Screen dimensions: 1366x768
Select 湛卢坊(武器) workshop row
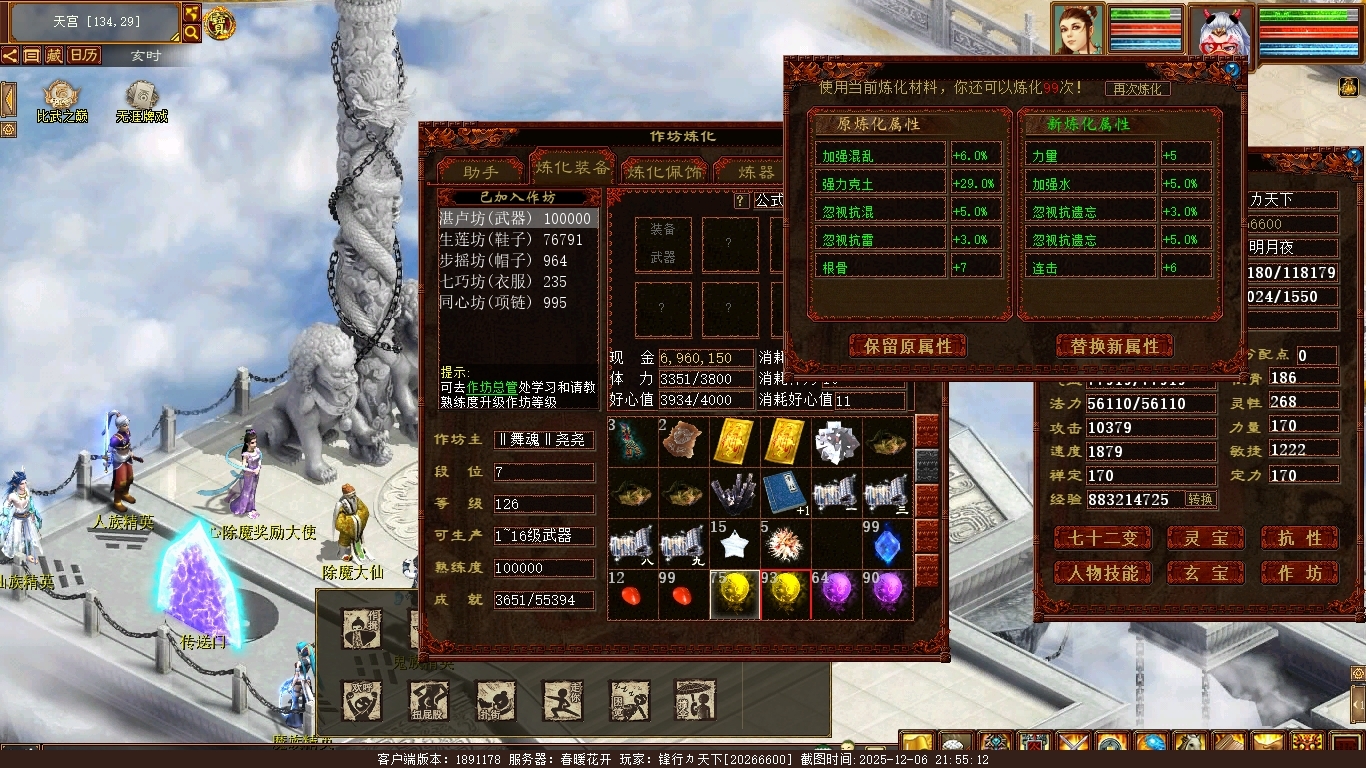coord(518,218)
